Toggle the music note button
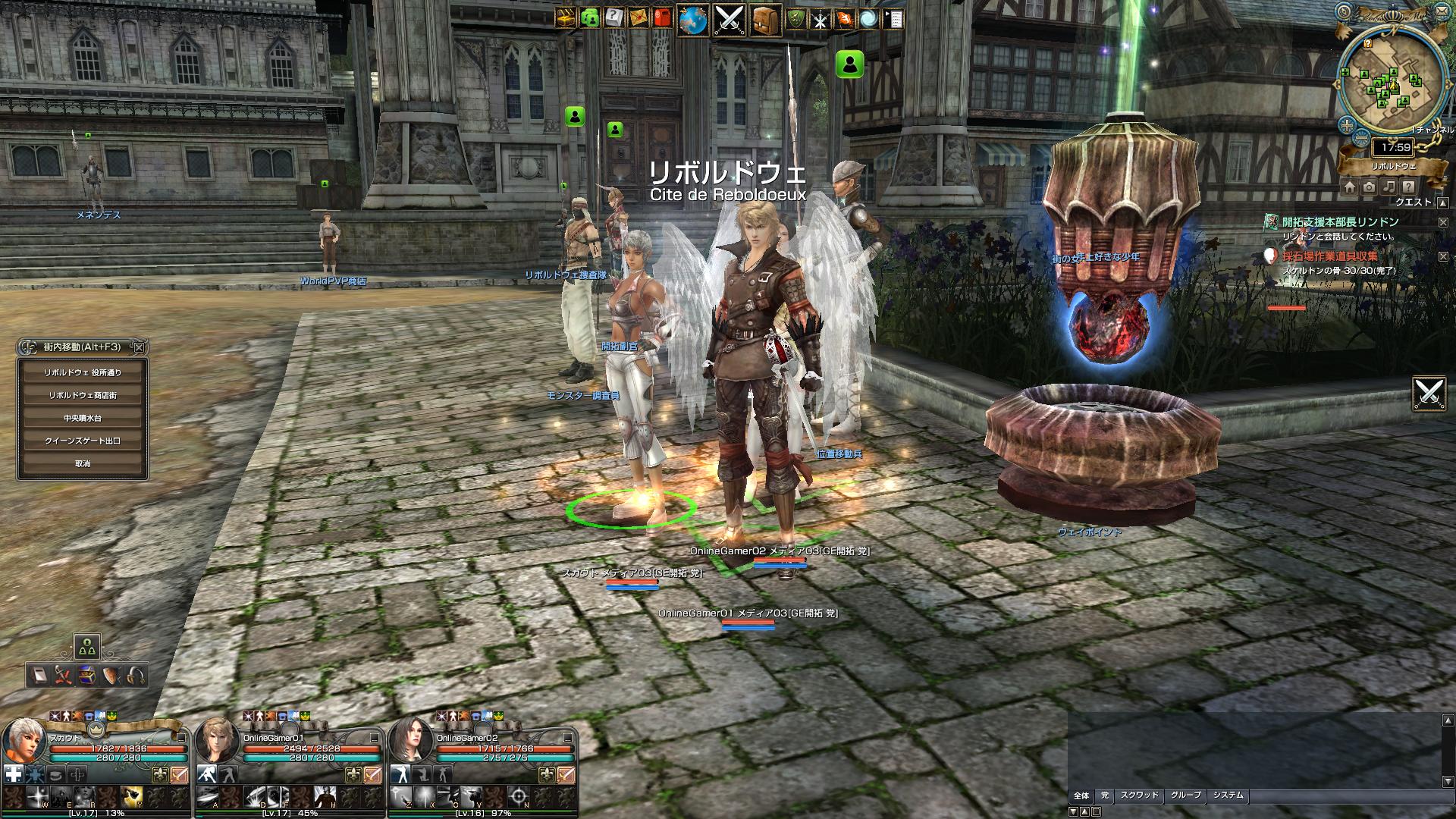Screen dimensions: 1456x819 click(1389, 187)
